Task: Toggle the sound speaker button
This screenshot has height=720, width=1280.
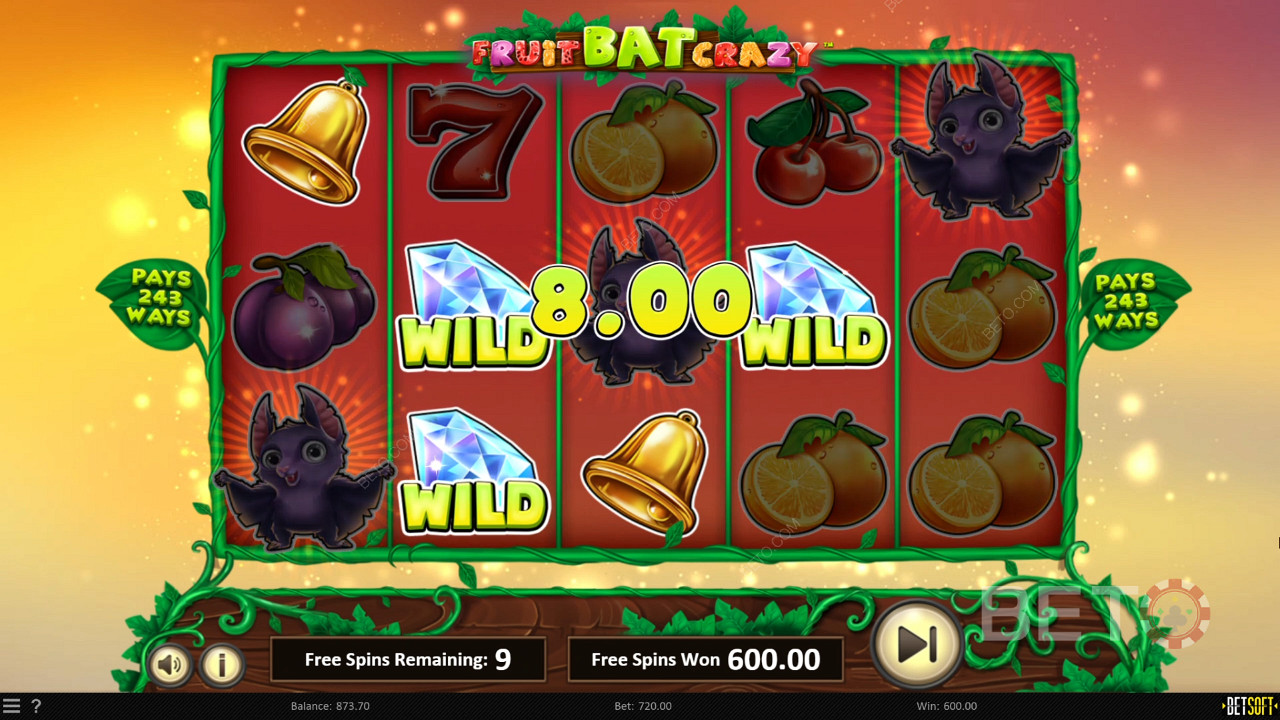Action: pyautogui.click(x=169, y=664)
